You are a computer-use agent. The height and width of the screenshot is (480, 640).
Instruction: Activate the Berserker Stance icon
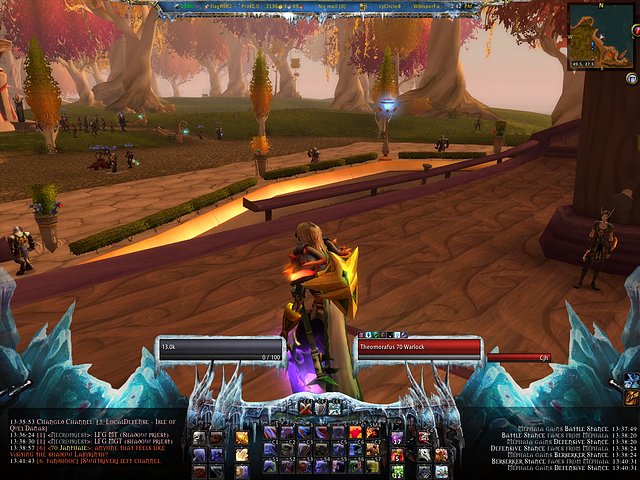pyautogui.click(x=335, y=408)
